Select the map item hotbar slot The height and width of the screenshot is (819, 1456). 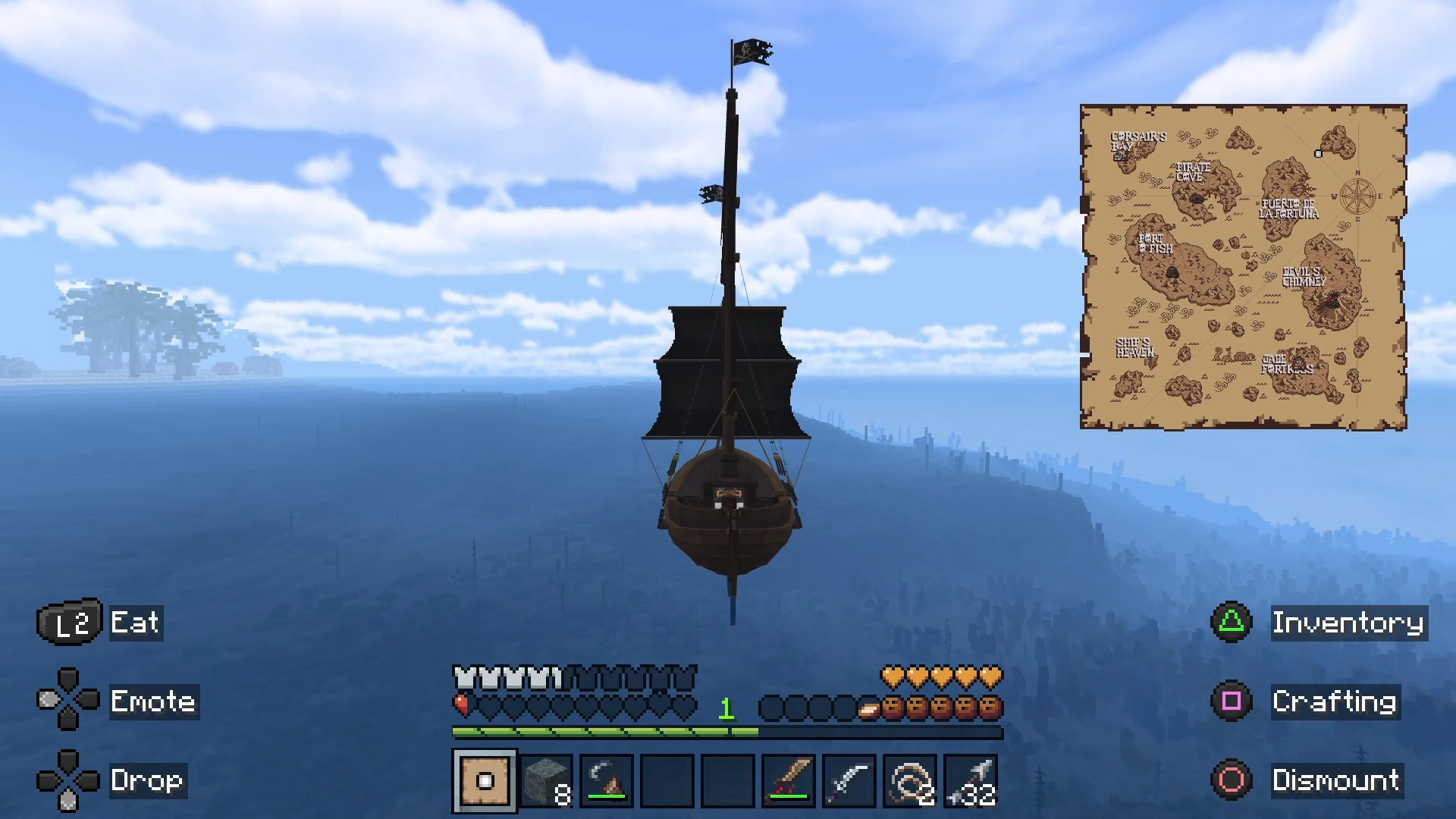(x=485, y=780)
